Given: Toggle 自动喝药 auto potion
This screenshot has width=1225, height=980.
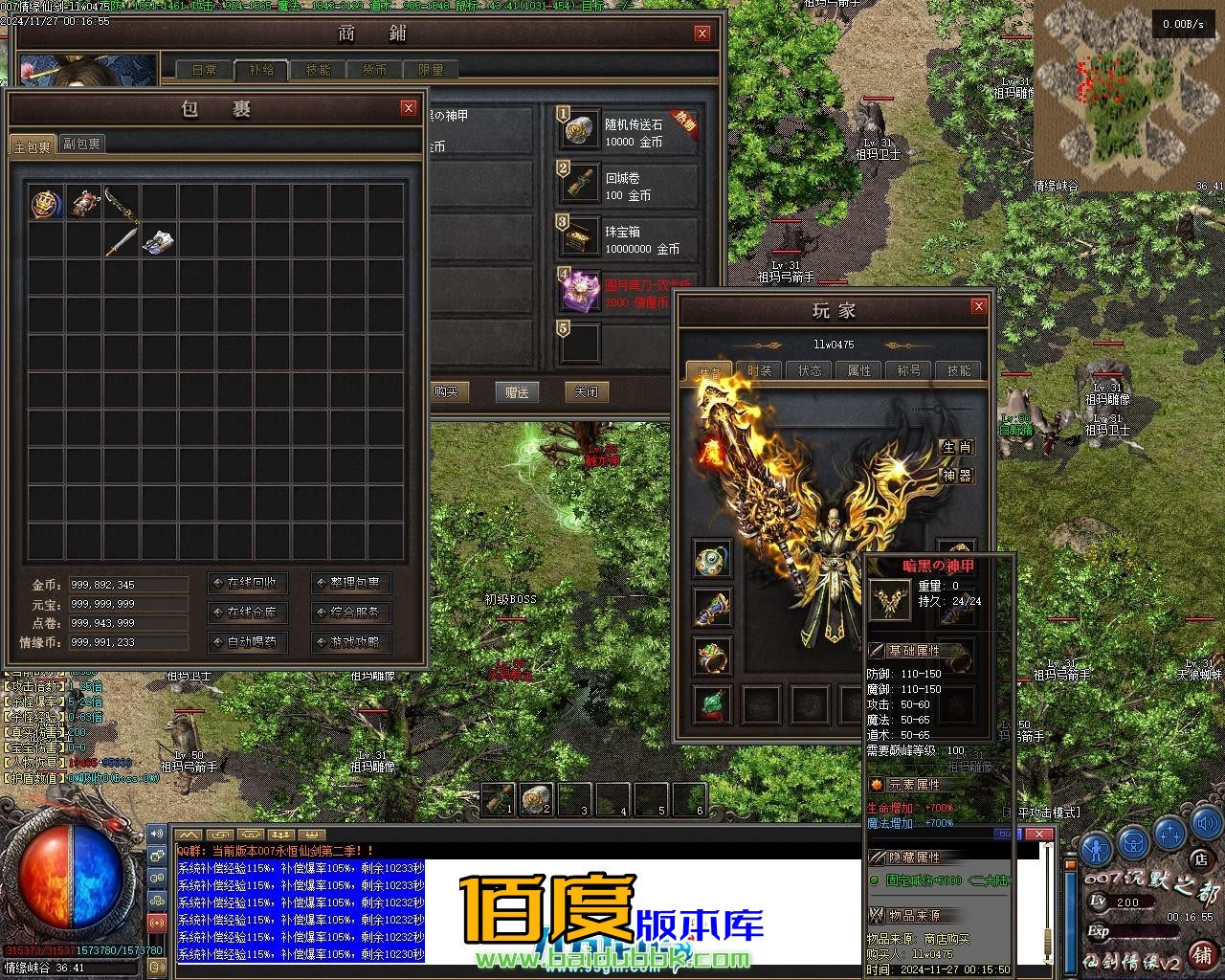Looking at the screenshot, I should pos(247,642).
